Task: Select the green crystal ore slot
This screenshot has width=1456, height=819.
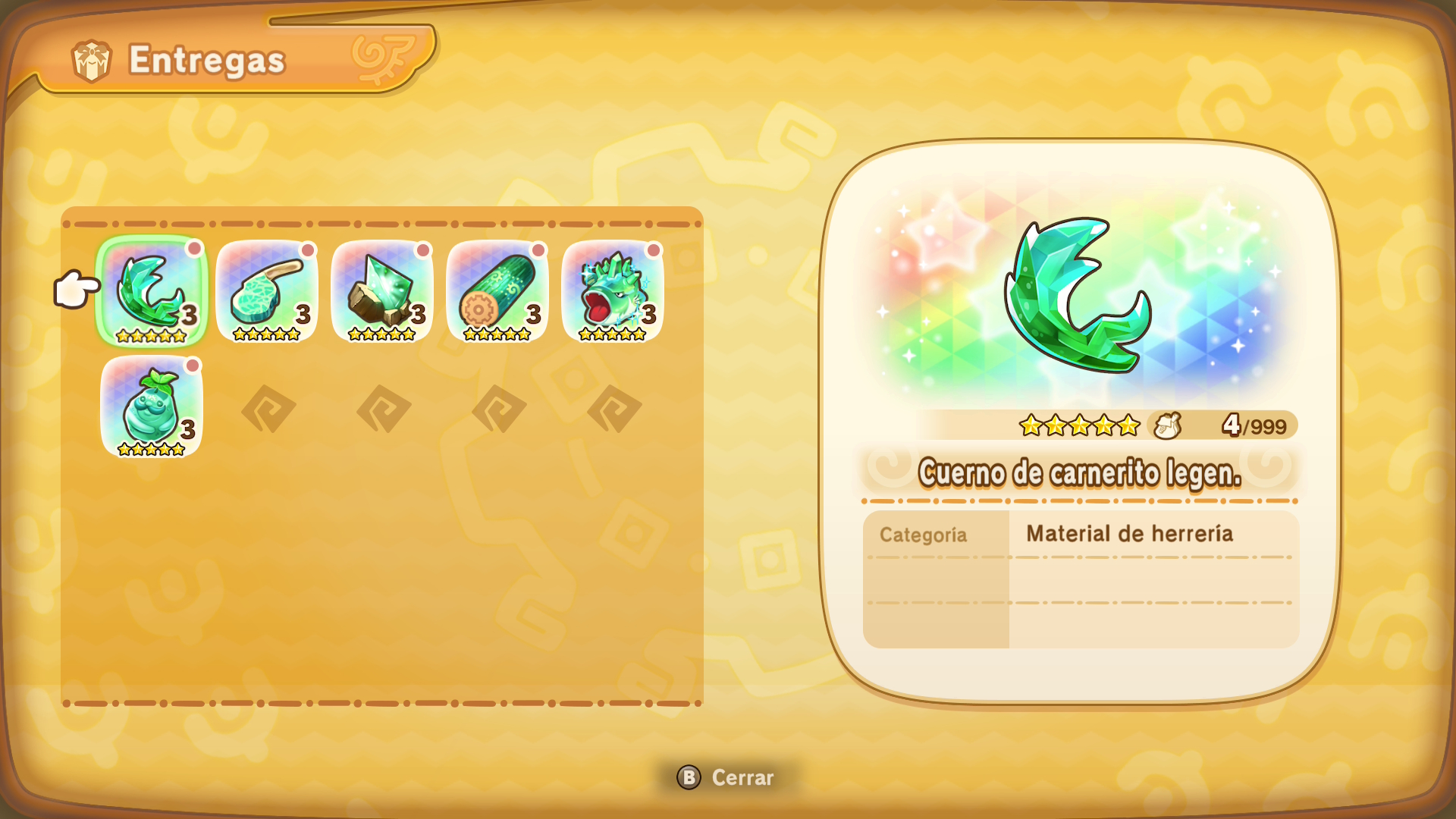Action: tap(382, 292)
